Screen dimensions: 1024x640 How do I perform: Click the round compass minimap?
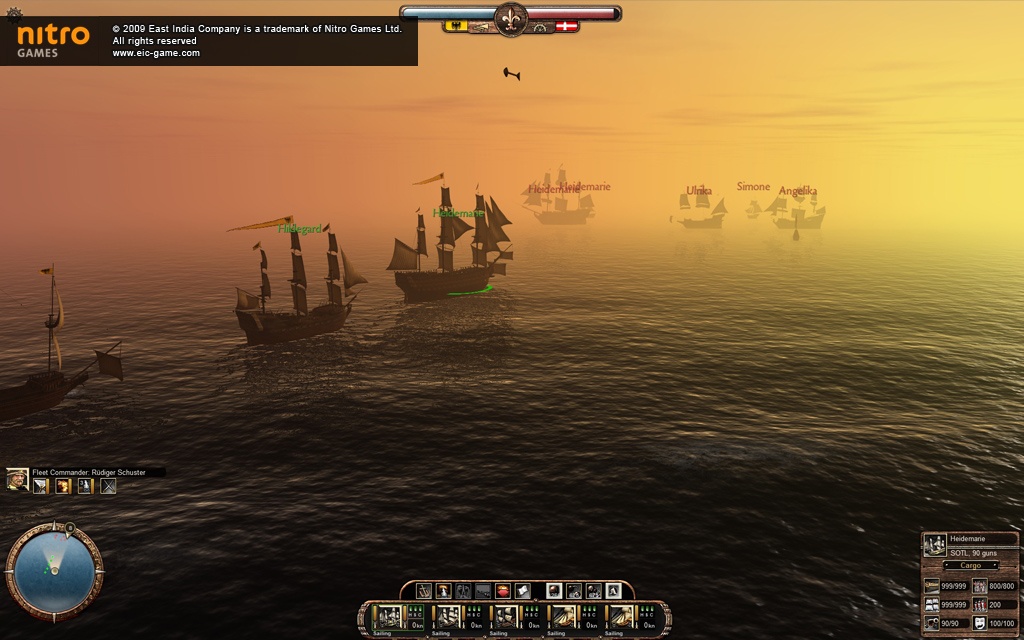click(x=54, y=572)
